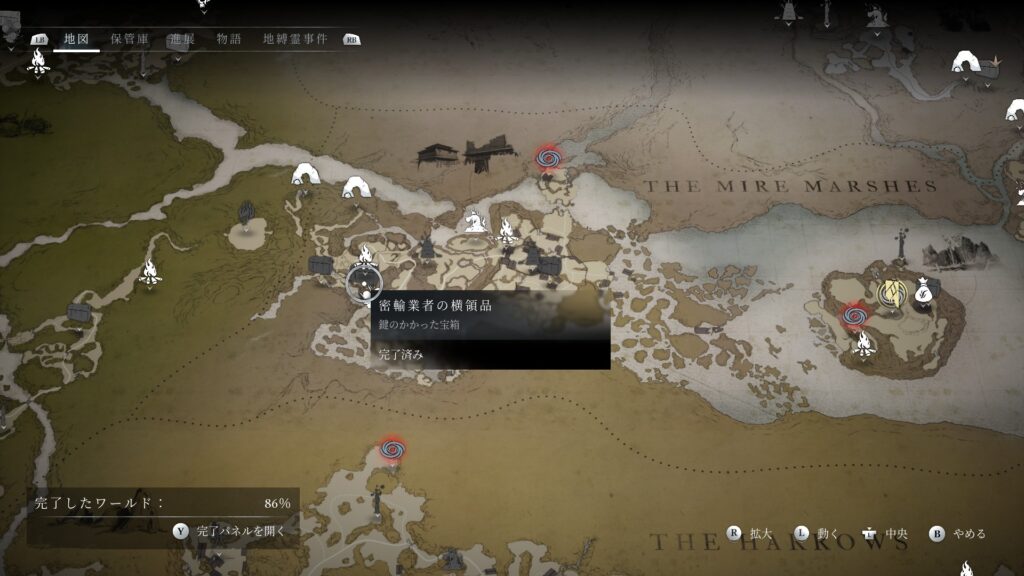Click the circled marker above the 密輸業者の横領品 tooltip

click(x=364, y=283)
